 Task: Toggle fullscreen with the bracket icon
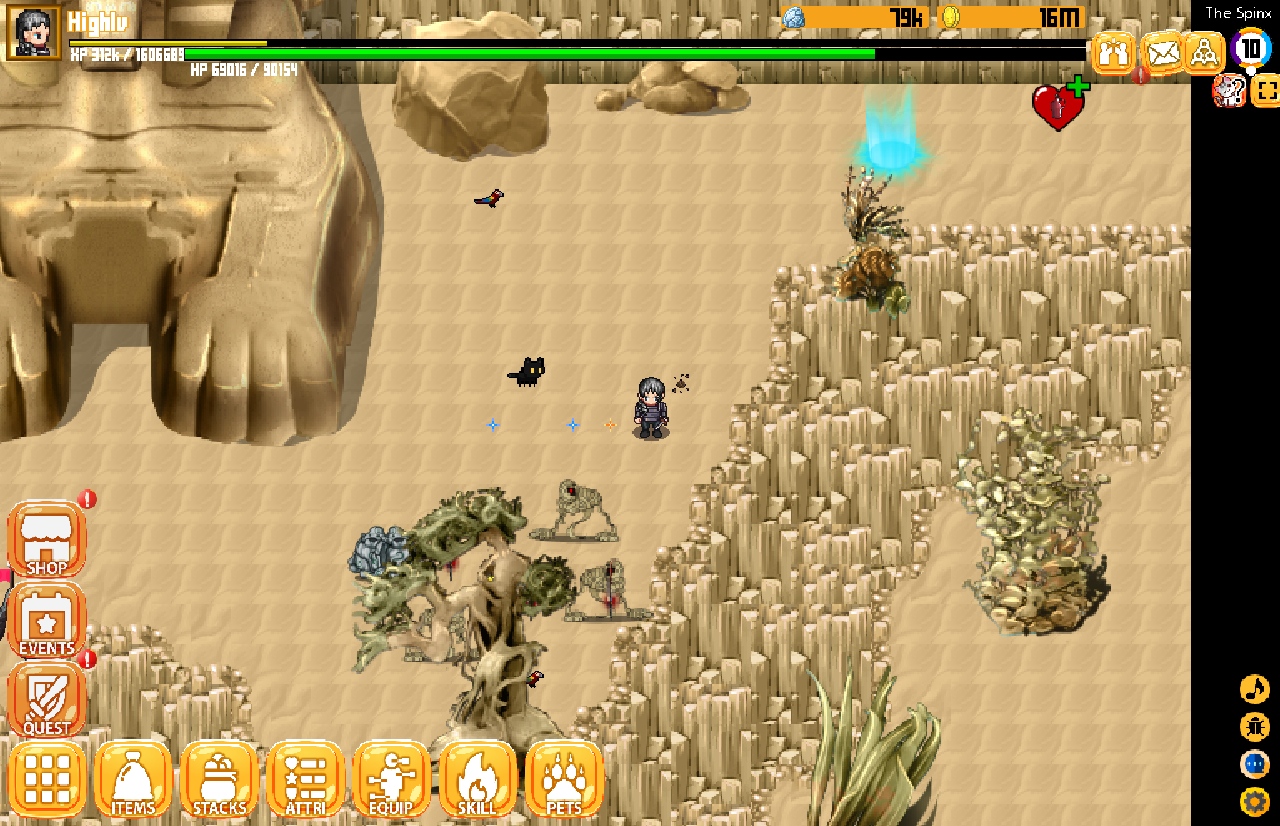pyautogui.click(x=1266, y=91)
